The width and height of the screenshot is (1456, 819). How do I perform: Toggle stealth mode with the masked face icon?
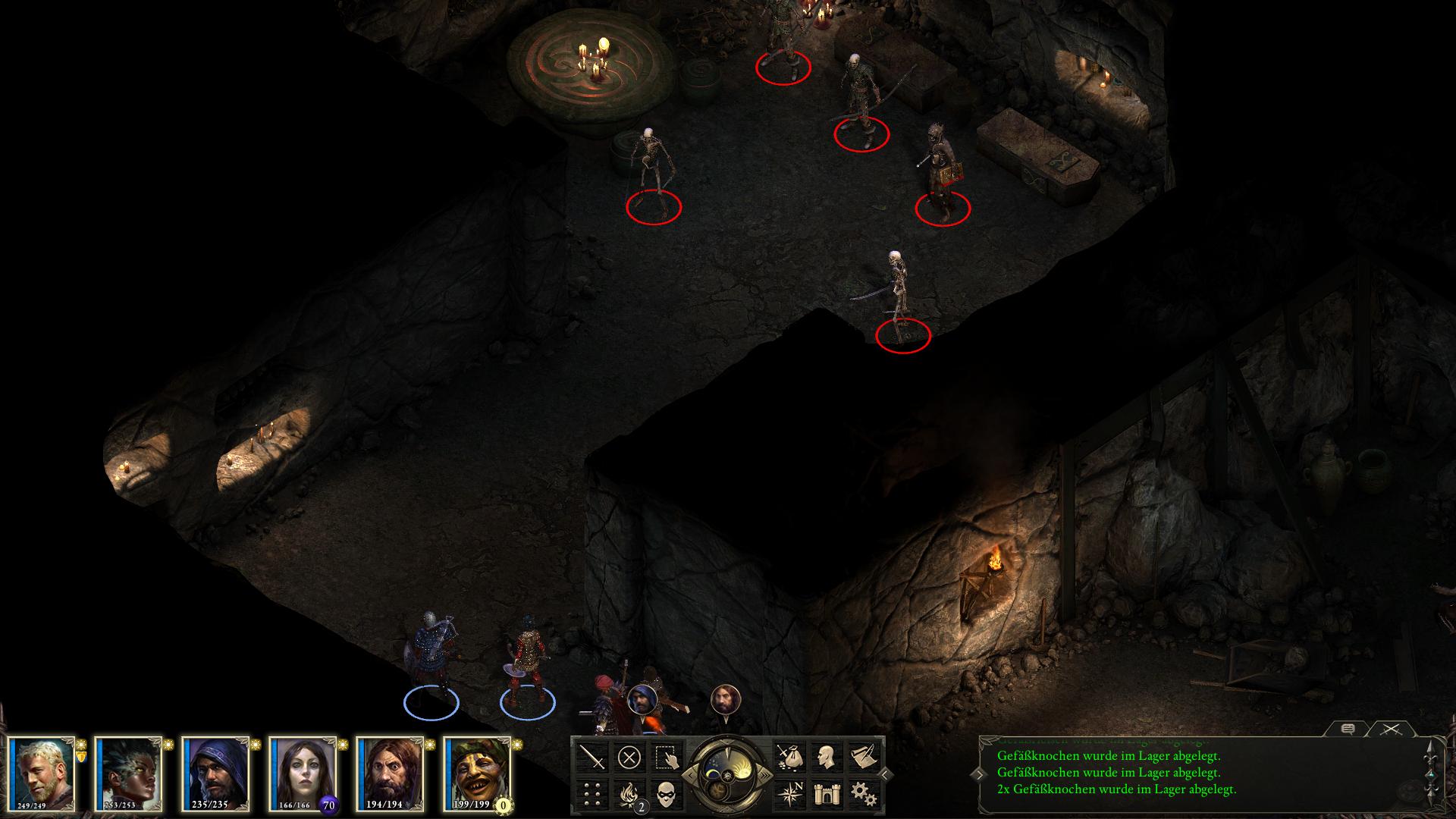coord(667,794)
